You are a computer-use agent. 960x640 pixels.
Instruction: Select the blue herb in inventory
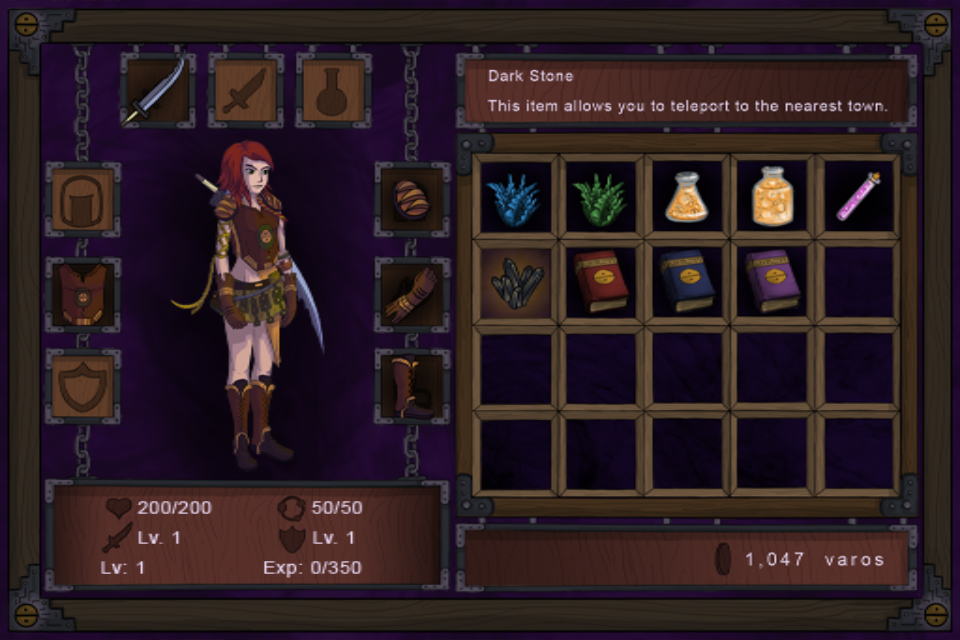(x=516, y=197)
